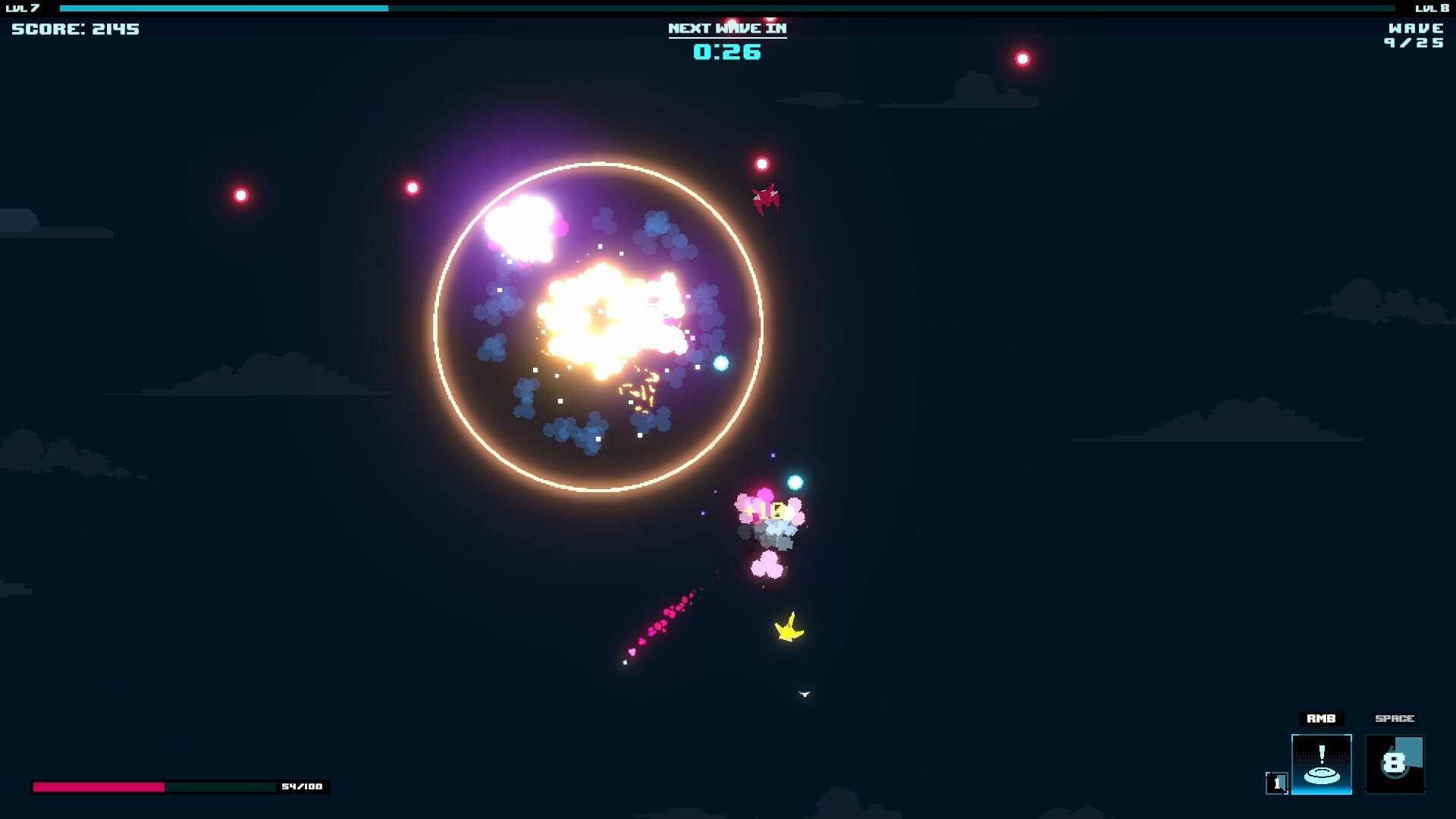Click the highlighted border of the RMB ability slot
This screenshot has height=819, width=1456.
(x=1322, y=735)
